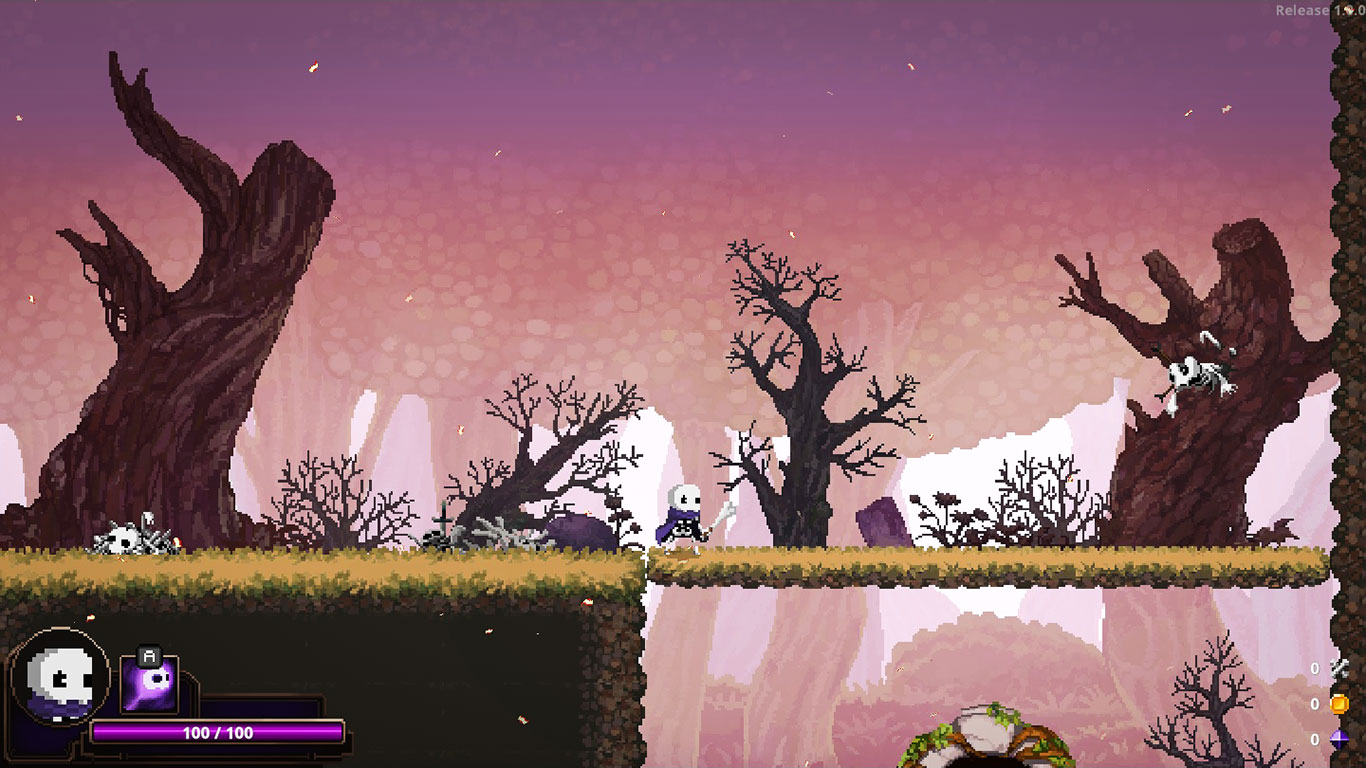This screenshot has height=768, width=1366.
Task: Select the purple dark quartz gem icon
Action: [1339, 740]
